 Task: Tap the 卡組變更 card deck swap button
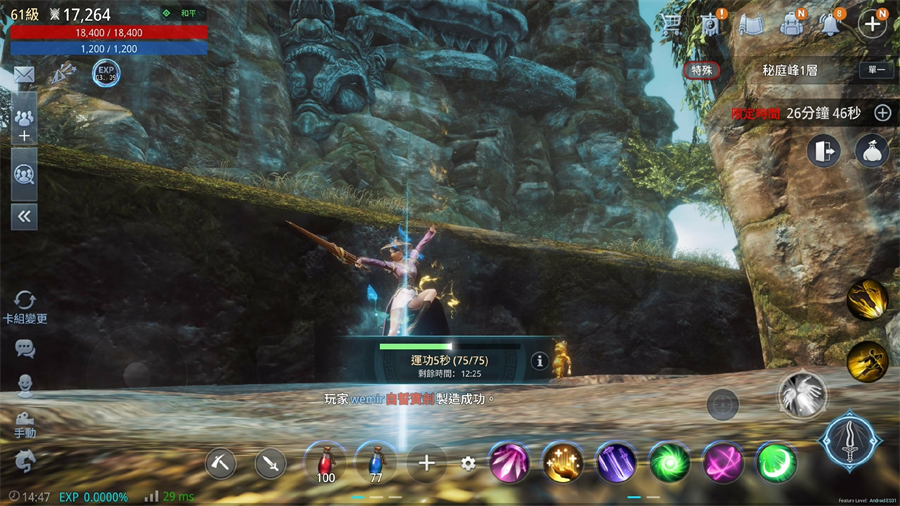pos(25,304)
